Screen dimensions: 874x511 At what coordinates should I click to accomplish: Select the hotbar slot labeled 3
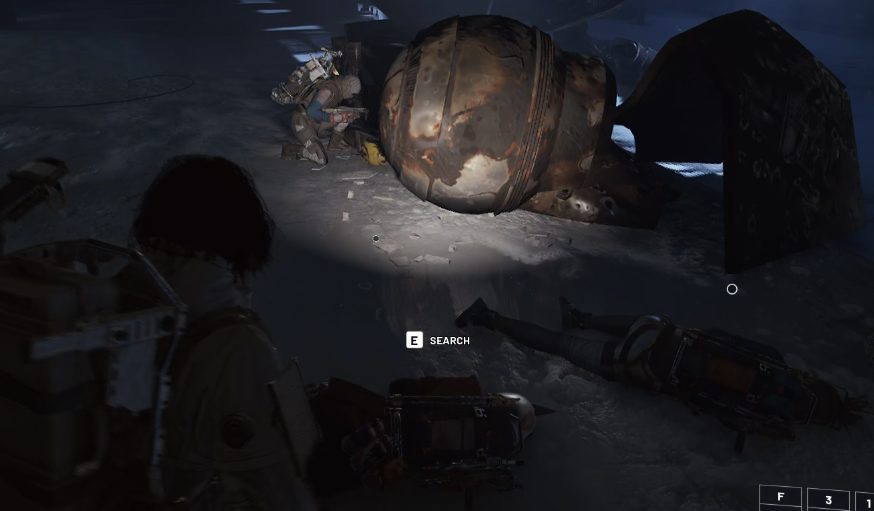click(x=828, y=500)
